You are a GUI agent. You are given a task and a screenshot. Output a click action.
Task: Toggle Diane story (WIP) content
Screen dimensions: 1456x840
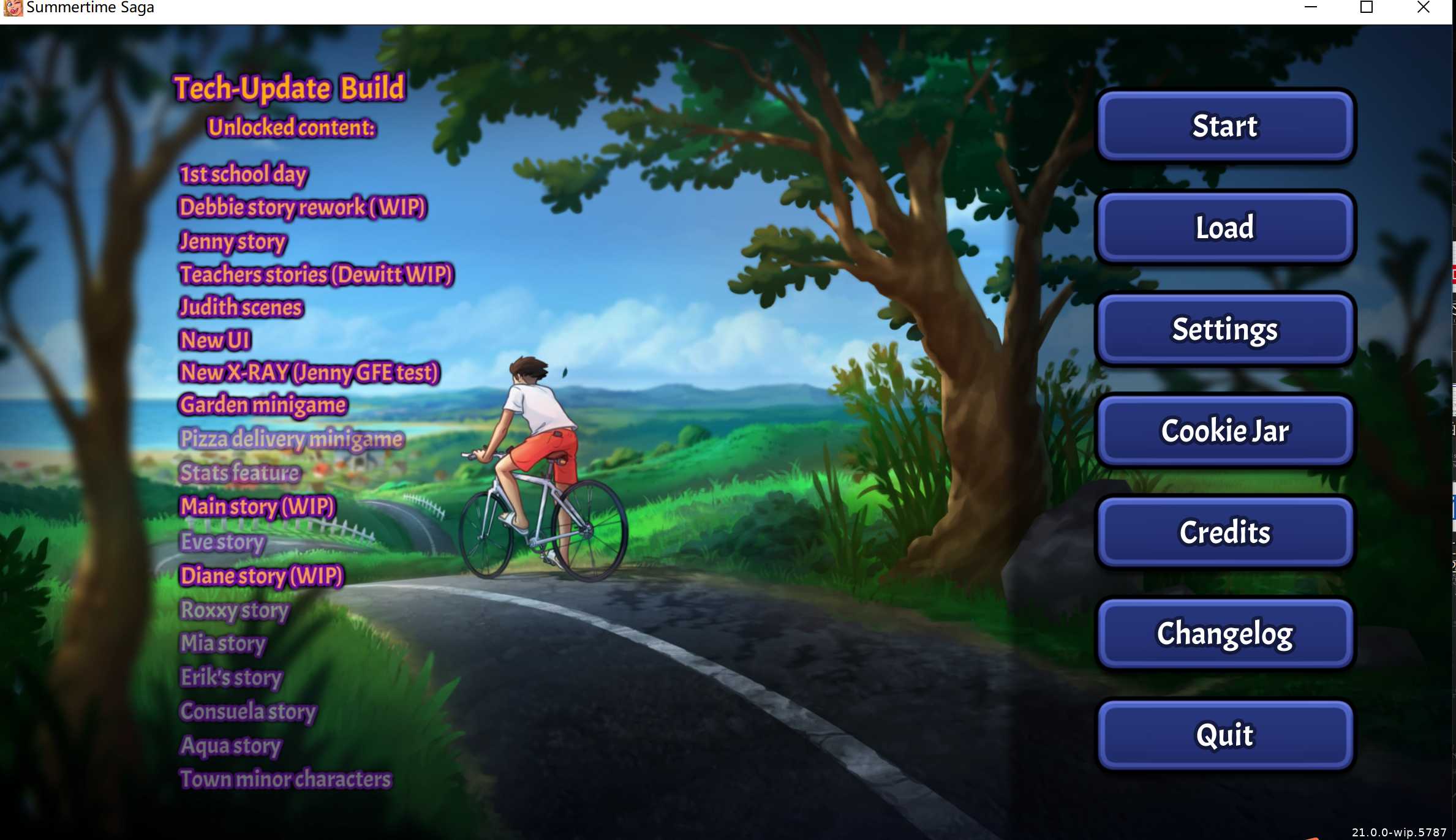tap(261, 576)
